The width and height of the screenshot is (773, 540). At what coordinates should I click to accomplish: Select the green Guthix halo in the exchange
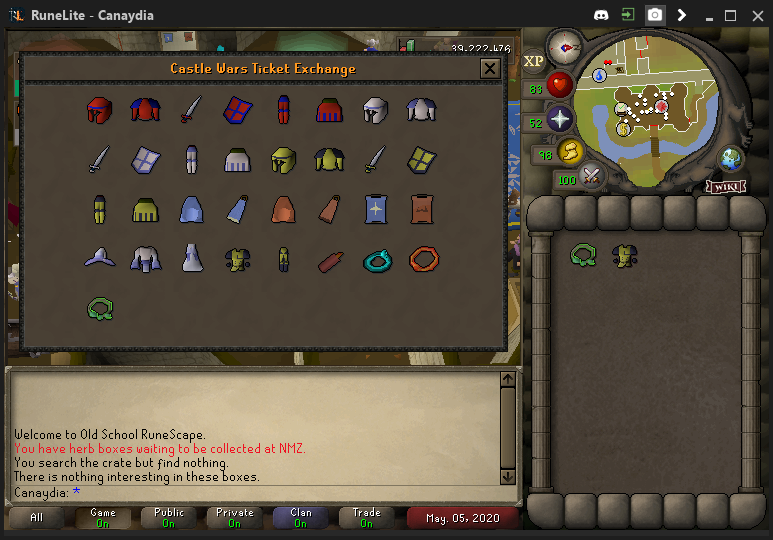tap(98, 309)
